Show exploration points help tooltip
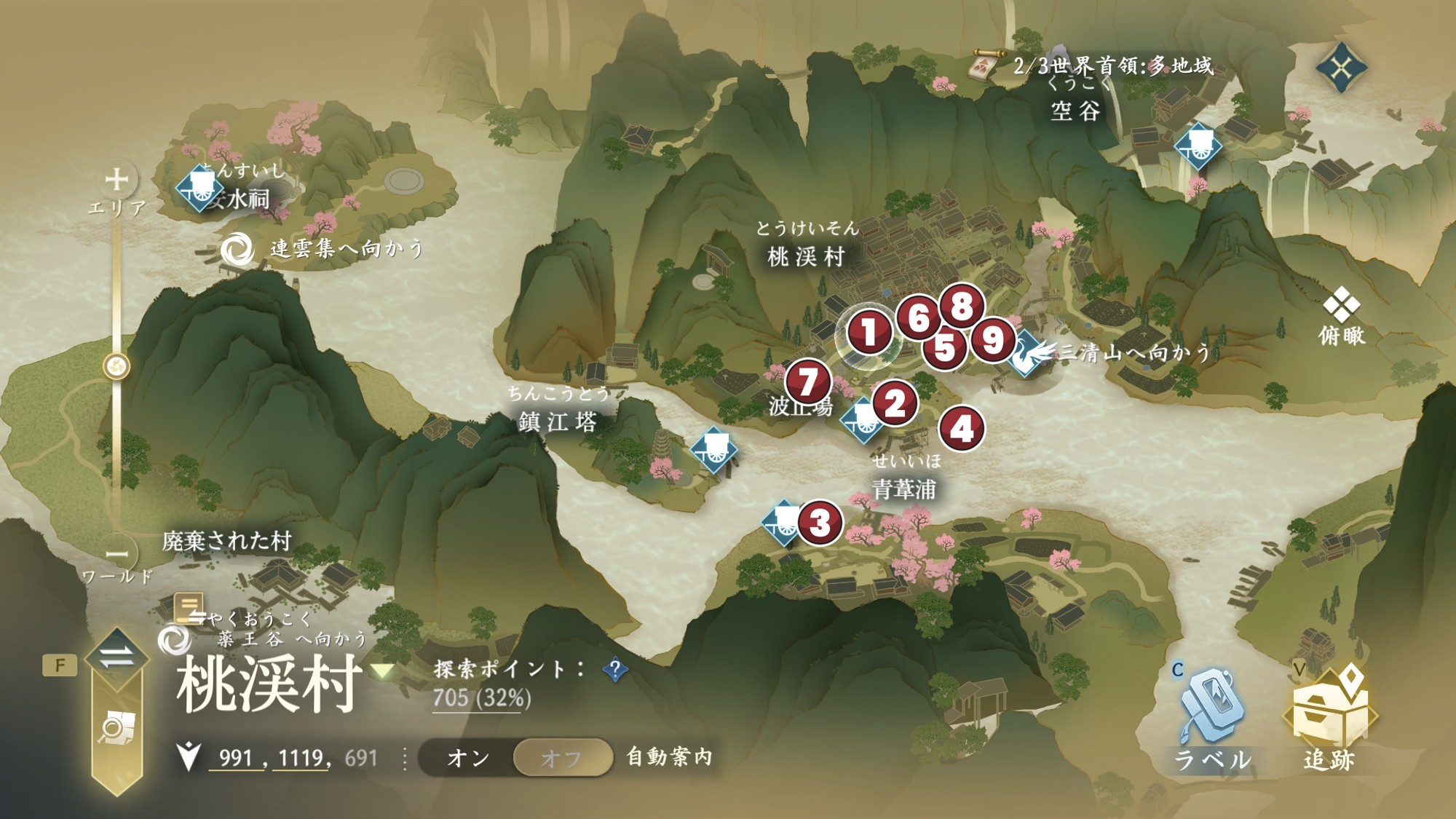This screenshot has width=1456, height=819. pos(615,669)
